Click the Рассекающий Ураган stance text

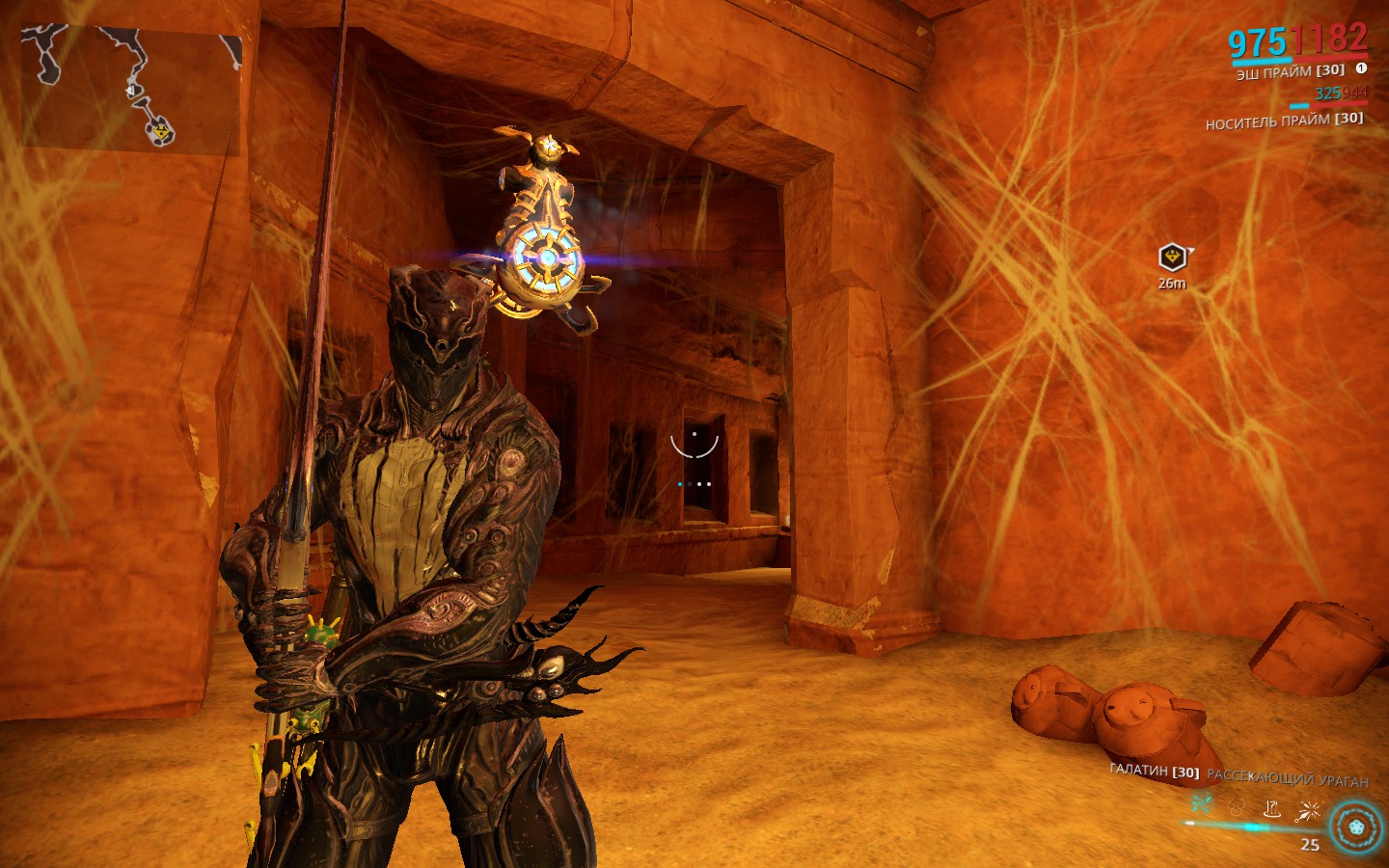[x=1288, y=779]
